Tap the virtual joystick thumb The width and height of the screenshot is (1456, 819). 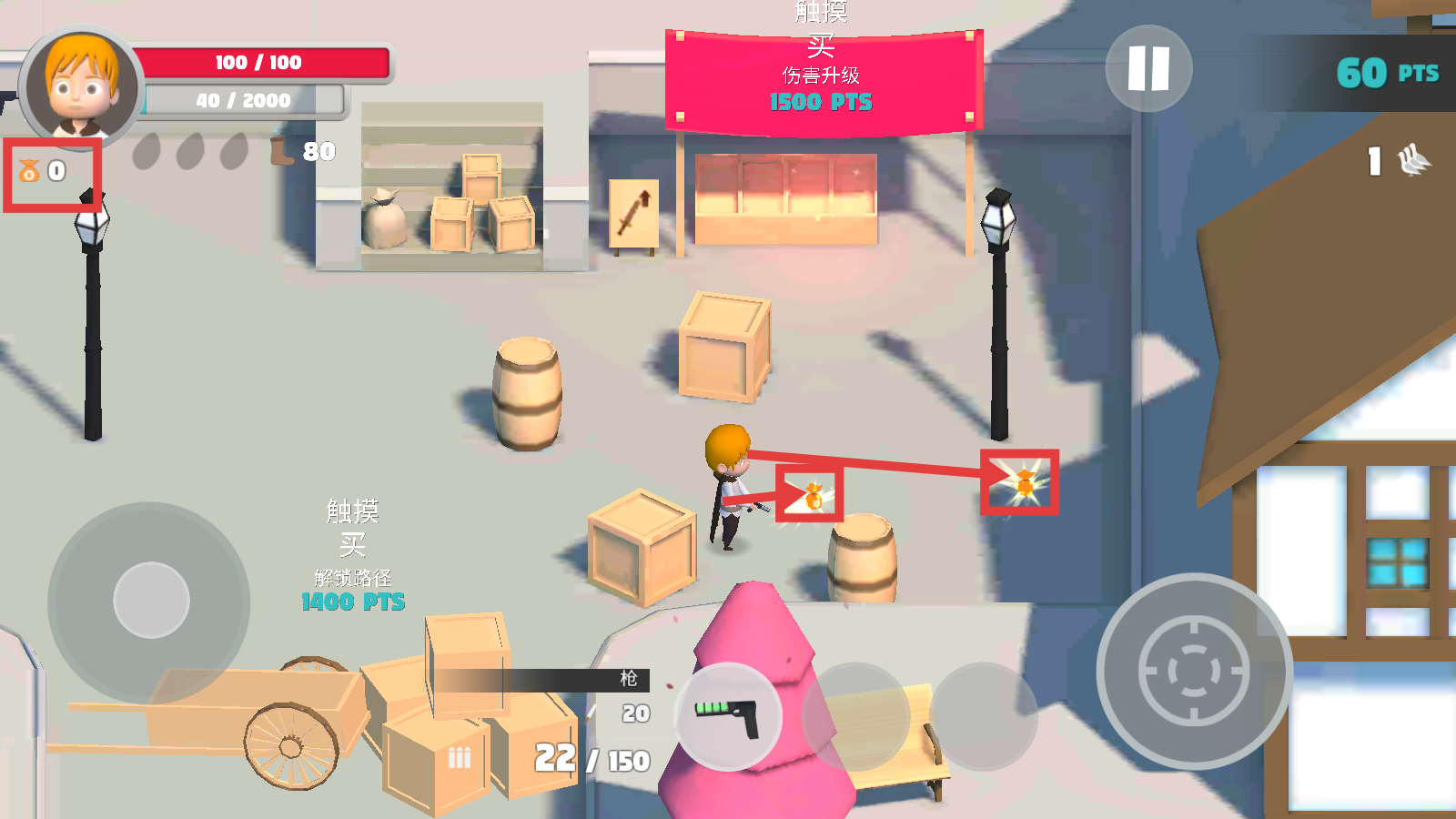pos(151,601)
